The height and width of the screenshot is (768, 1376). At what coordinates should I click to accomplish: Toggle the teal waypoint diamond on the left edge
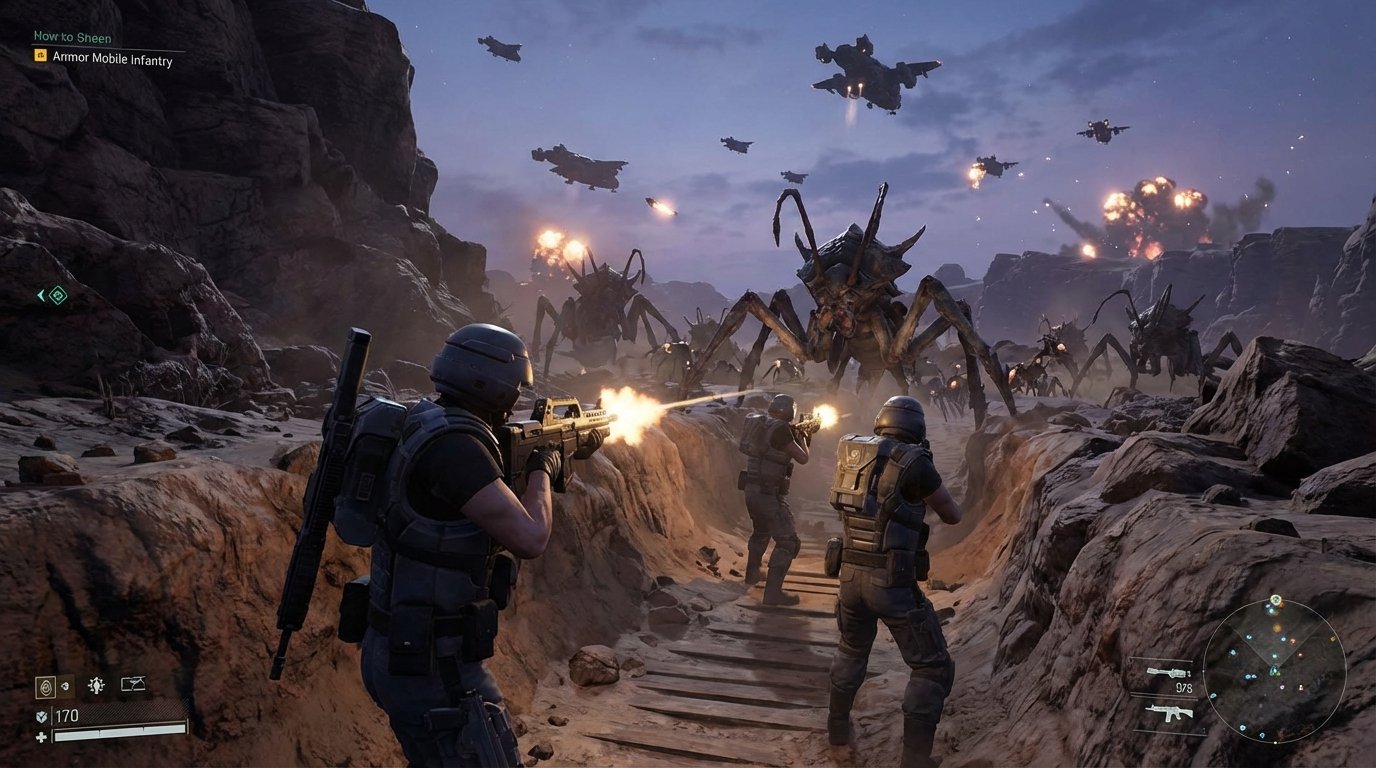coord(59,294)
